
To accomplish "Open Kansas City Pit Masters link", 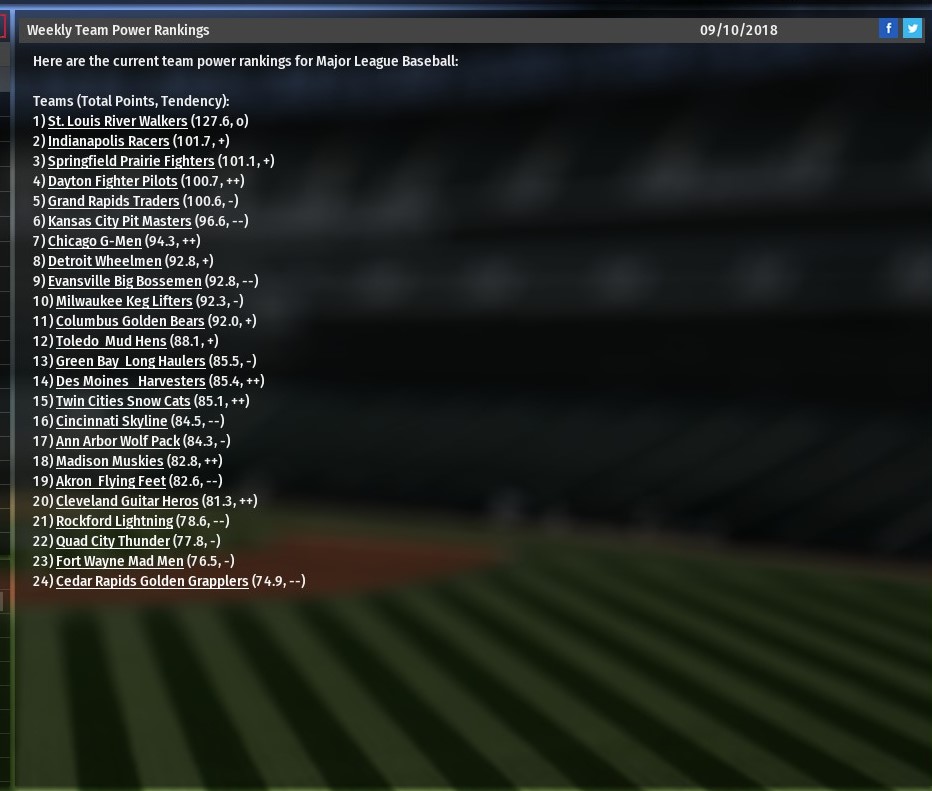I will click(119, 221).
